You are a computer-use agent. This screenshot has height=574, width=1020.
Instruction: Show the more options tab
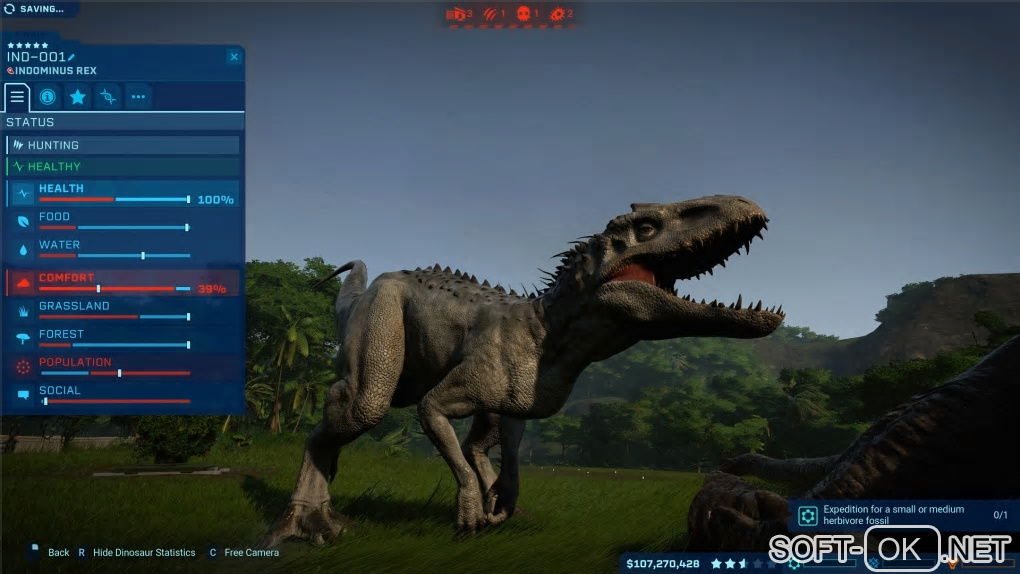click(138, 97)
